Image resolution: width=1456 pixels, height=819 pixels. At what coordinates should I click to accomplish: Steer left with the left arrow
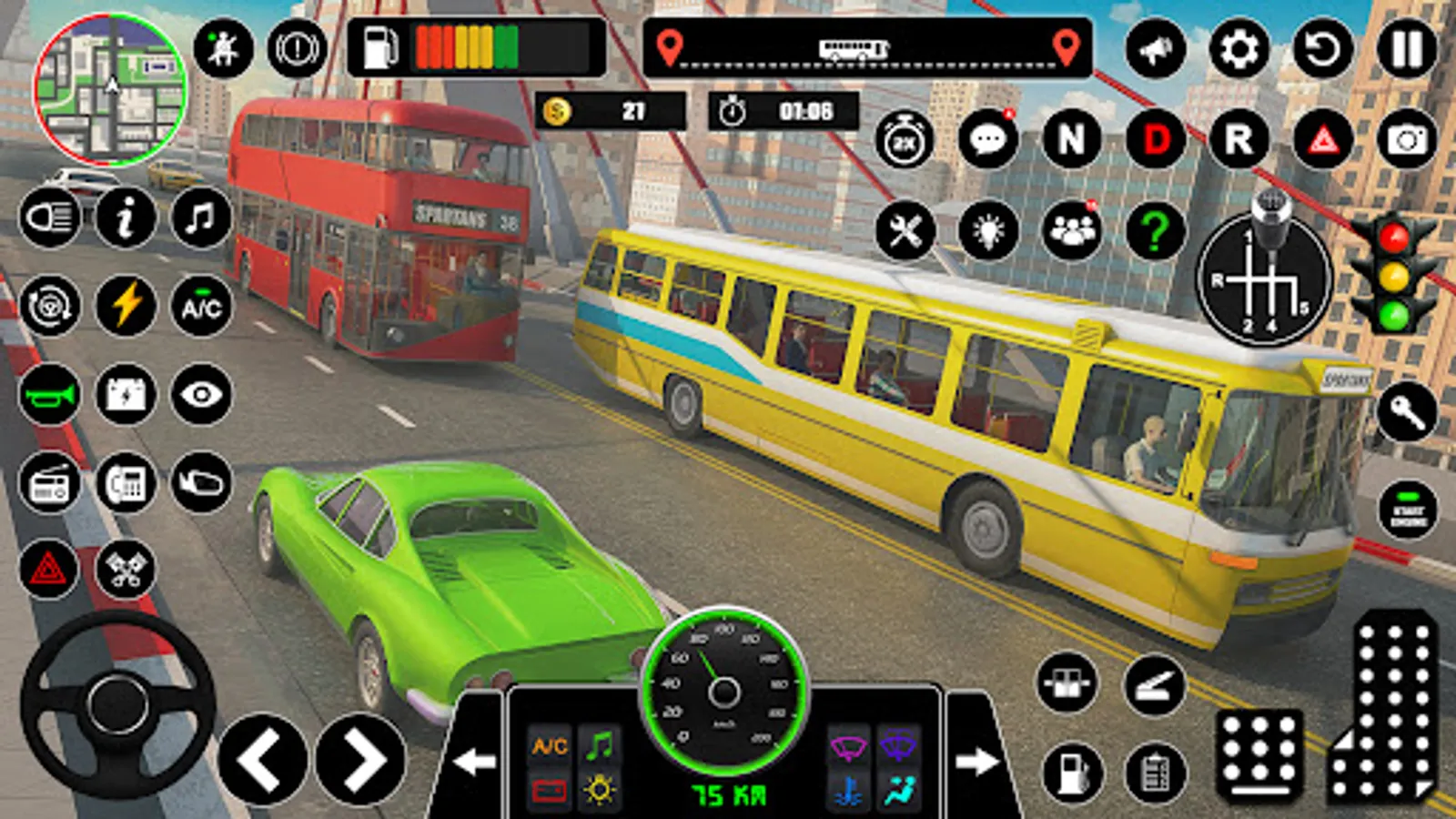[262, 760]
